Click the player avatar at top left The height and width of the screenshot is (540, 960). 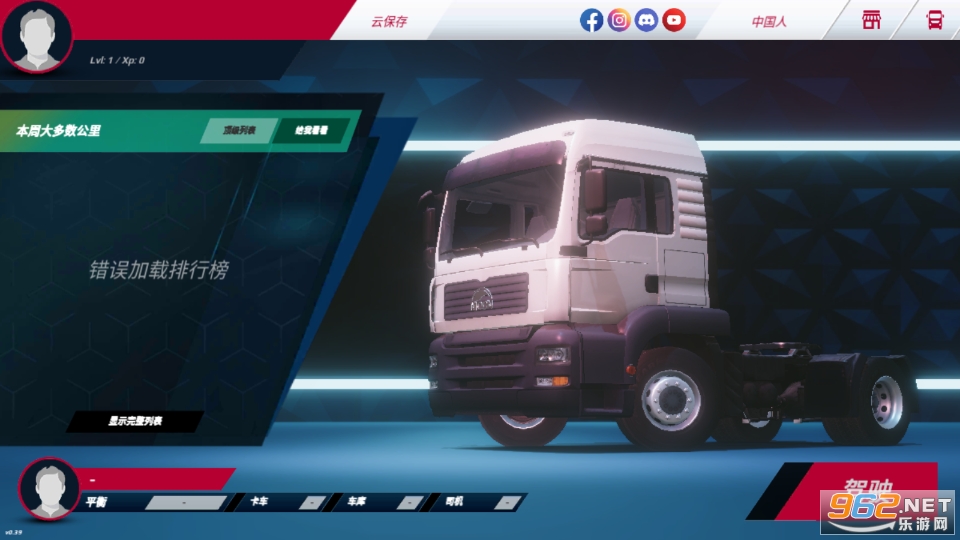pyautogui.click(x=37, y=34)
